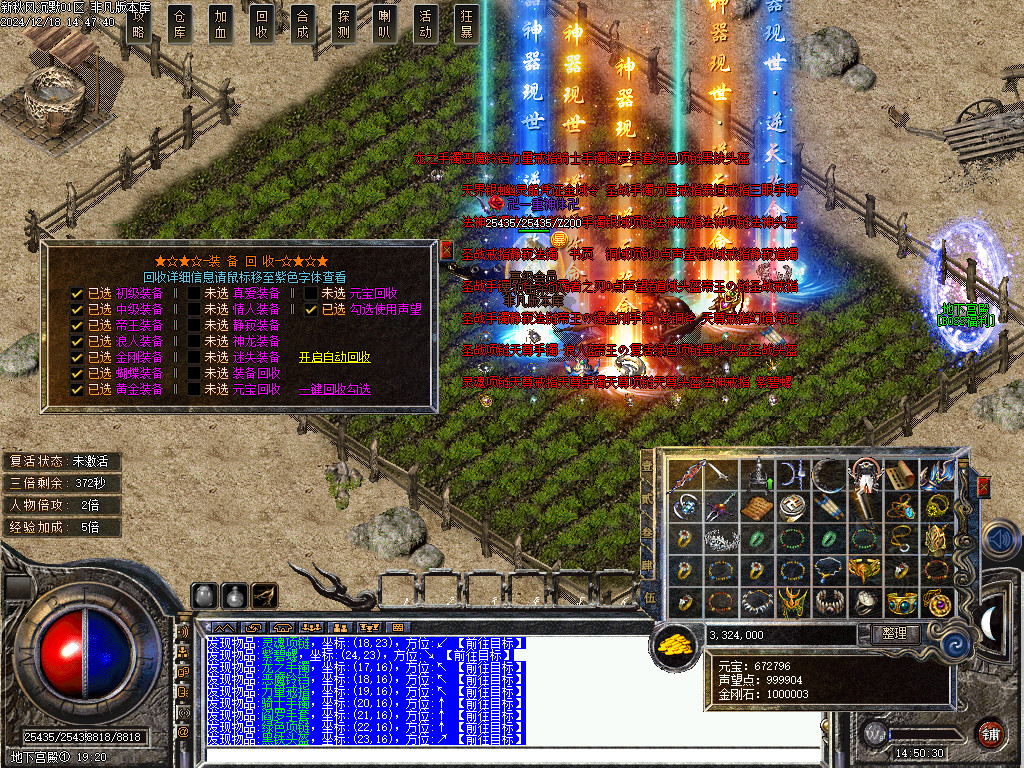Open the red 铺 shop button
Screen dimensions: 1024x768
coord(990,732)
